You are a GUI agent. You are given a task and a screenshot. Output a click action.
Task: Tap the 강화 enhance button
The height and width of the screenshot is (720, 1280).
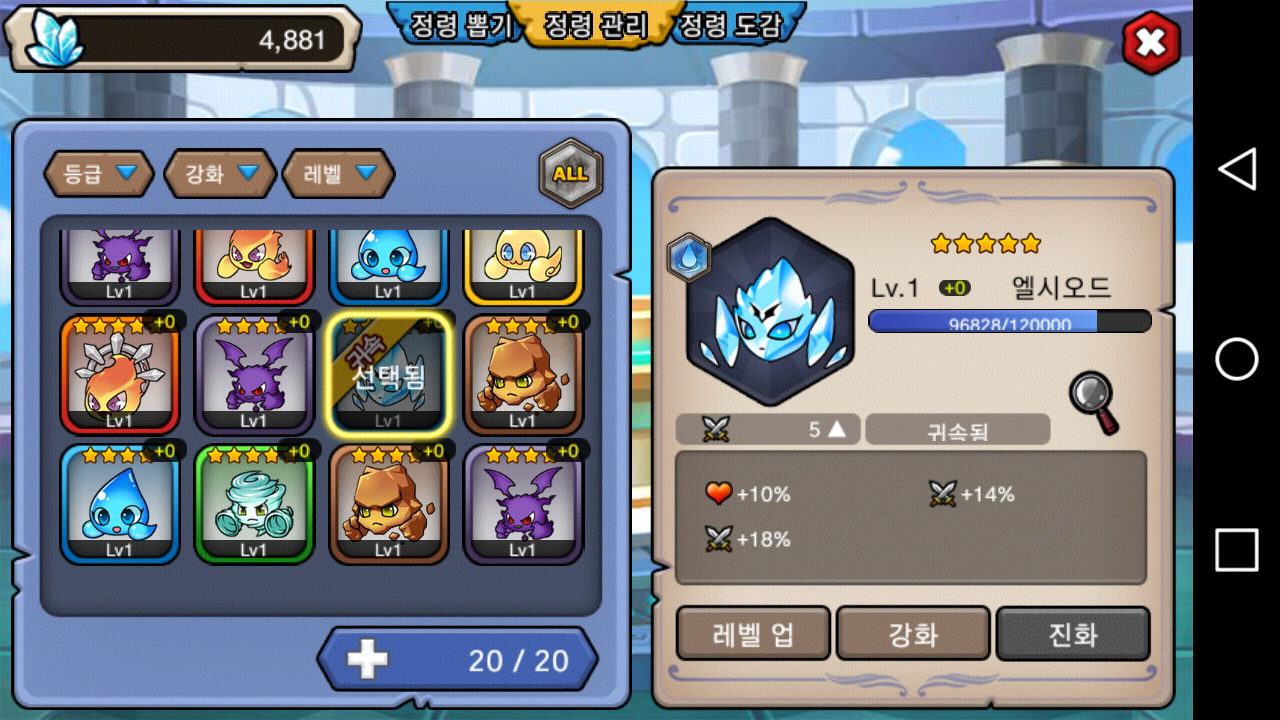(x=913, y=633)
